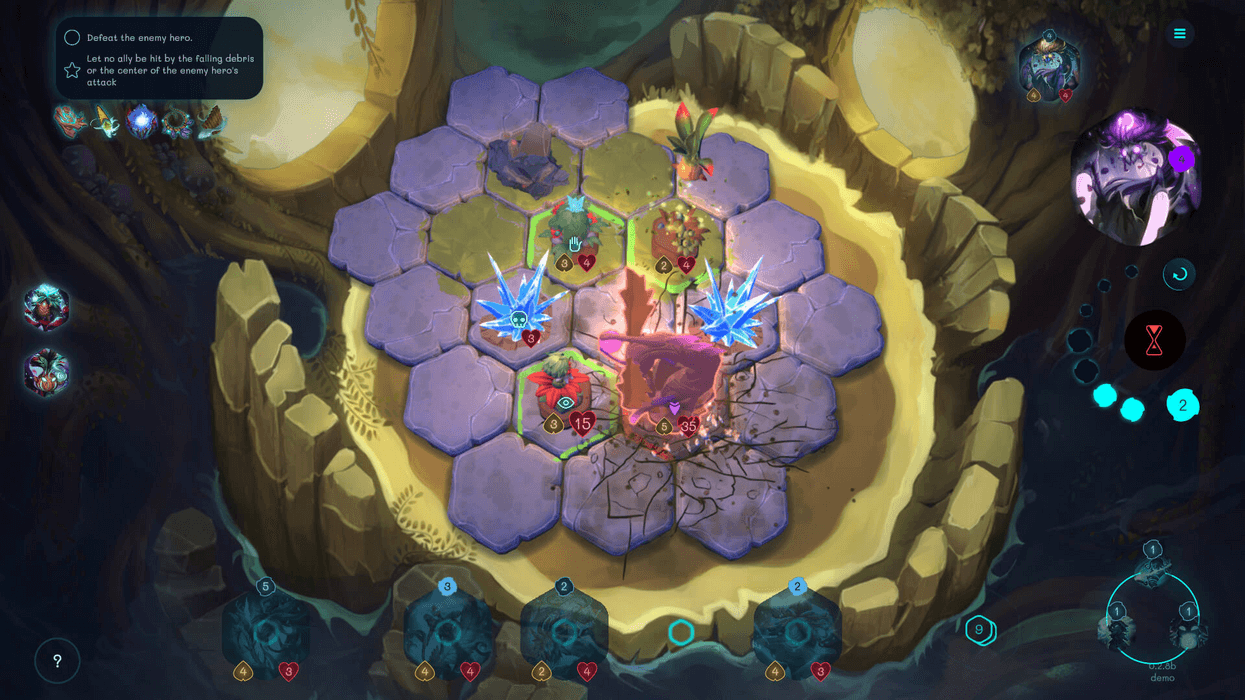Select the lower hexagon portrait on the left edge
Screen dimensions: 1245x700
pos(46,372)
